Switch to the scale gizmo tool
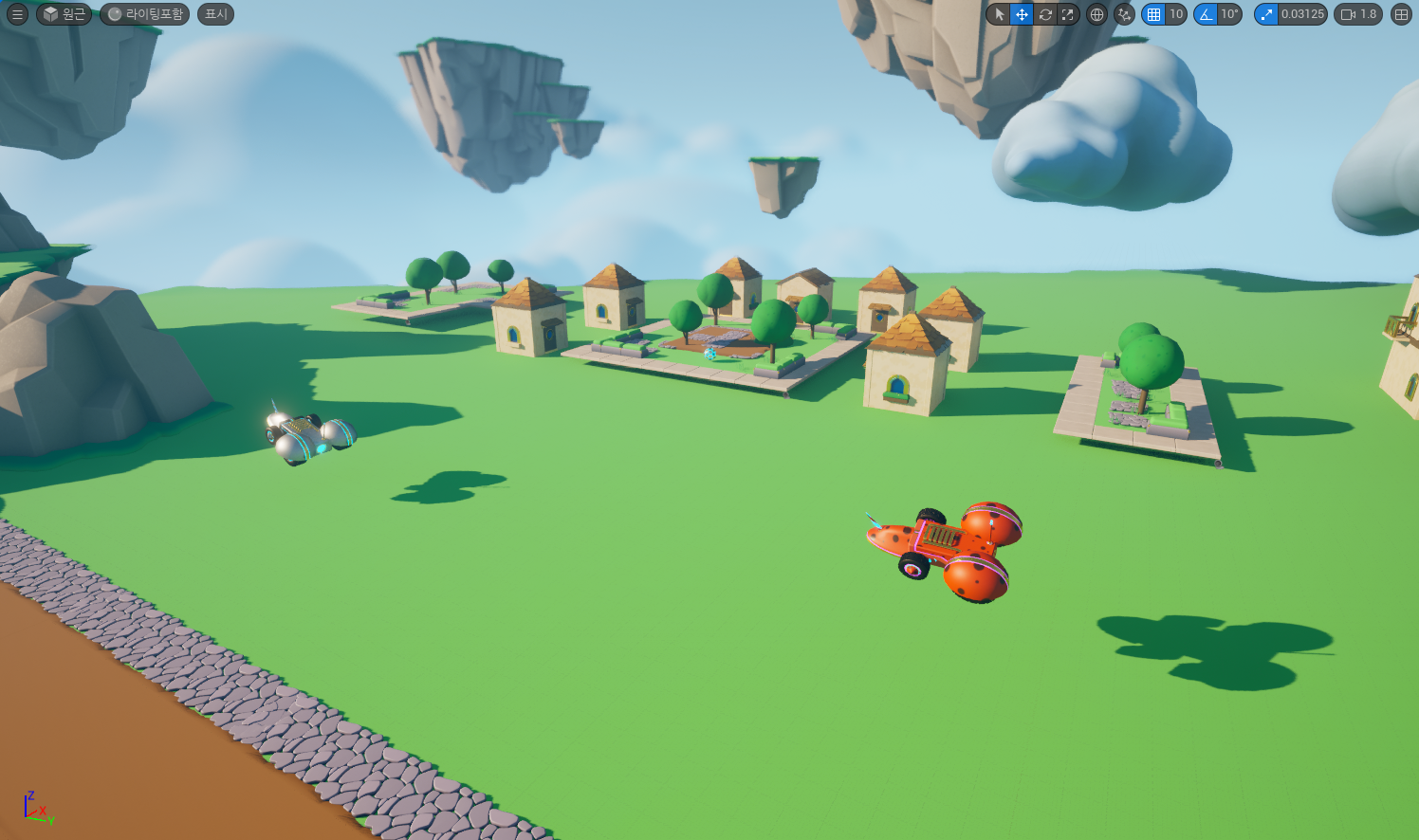This screenshot has height=840, width=1419. (x=1068, y=14)
